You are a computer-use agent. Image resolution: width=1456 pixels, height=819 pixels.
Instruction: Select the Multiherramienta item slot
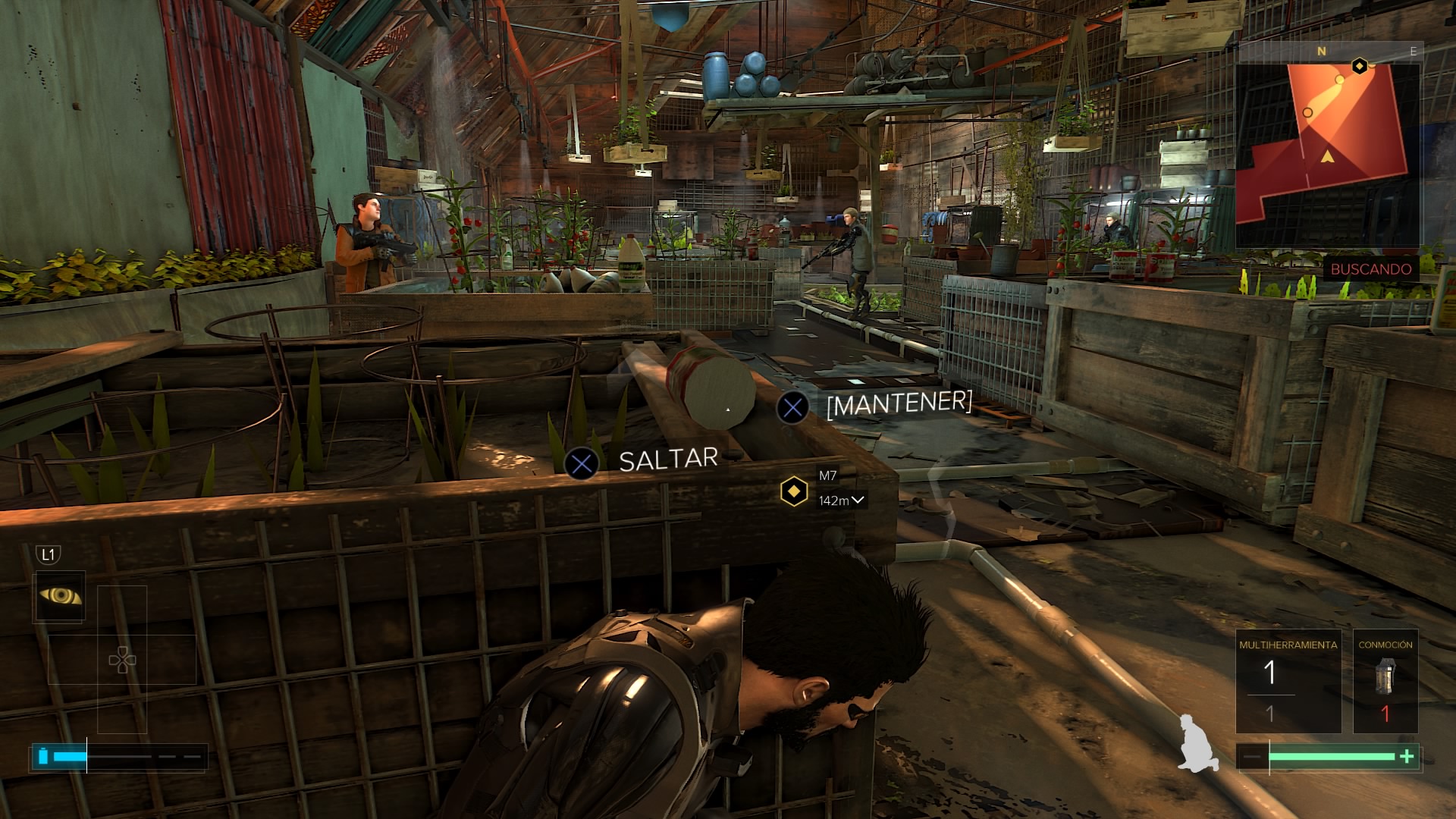click(1288, 681)
